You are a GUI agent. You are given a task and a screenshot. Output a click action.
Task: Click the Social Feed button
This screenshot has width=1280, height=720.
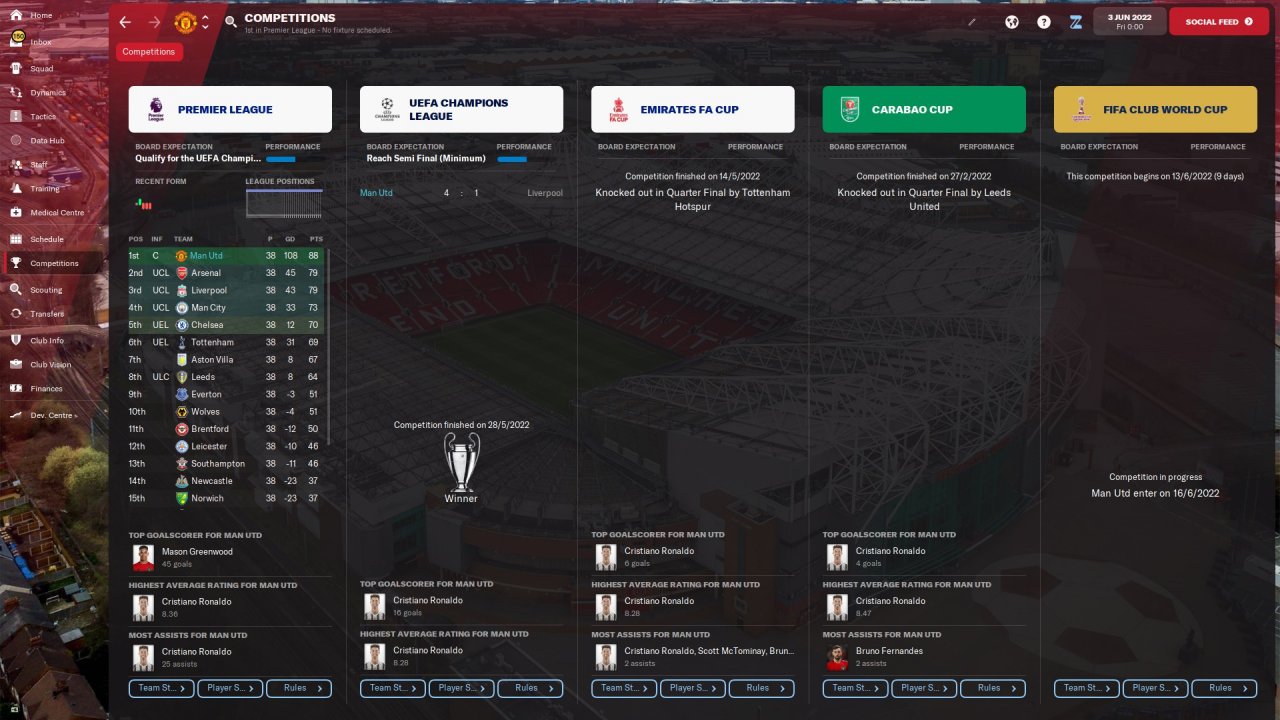[1218, 21]
